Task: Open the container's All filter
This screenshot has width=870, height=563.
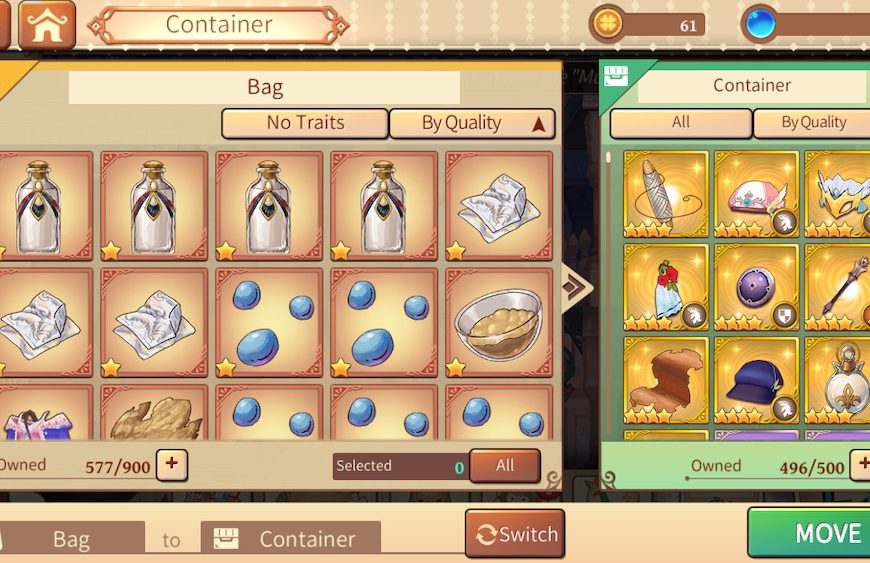Action: pos(681,123)
